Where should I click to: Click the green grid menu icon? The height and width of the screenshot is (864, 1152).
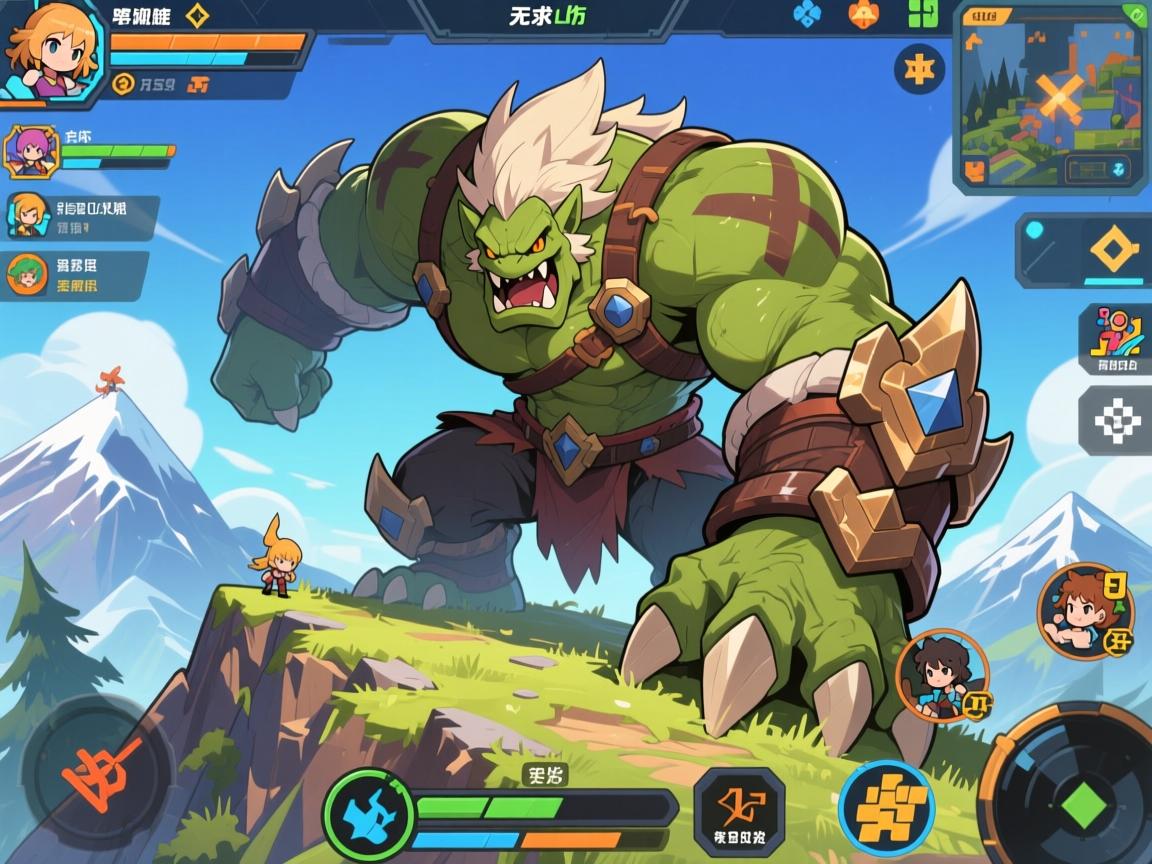pos(922,14)
